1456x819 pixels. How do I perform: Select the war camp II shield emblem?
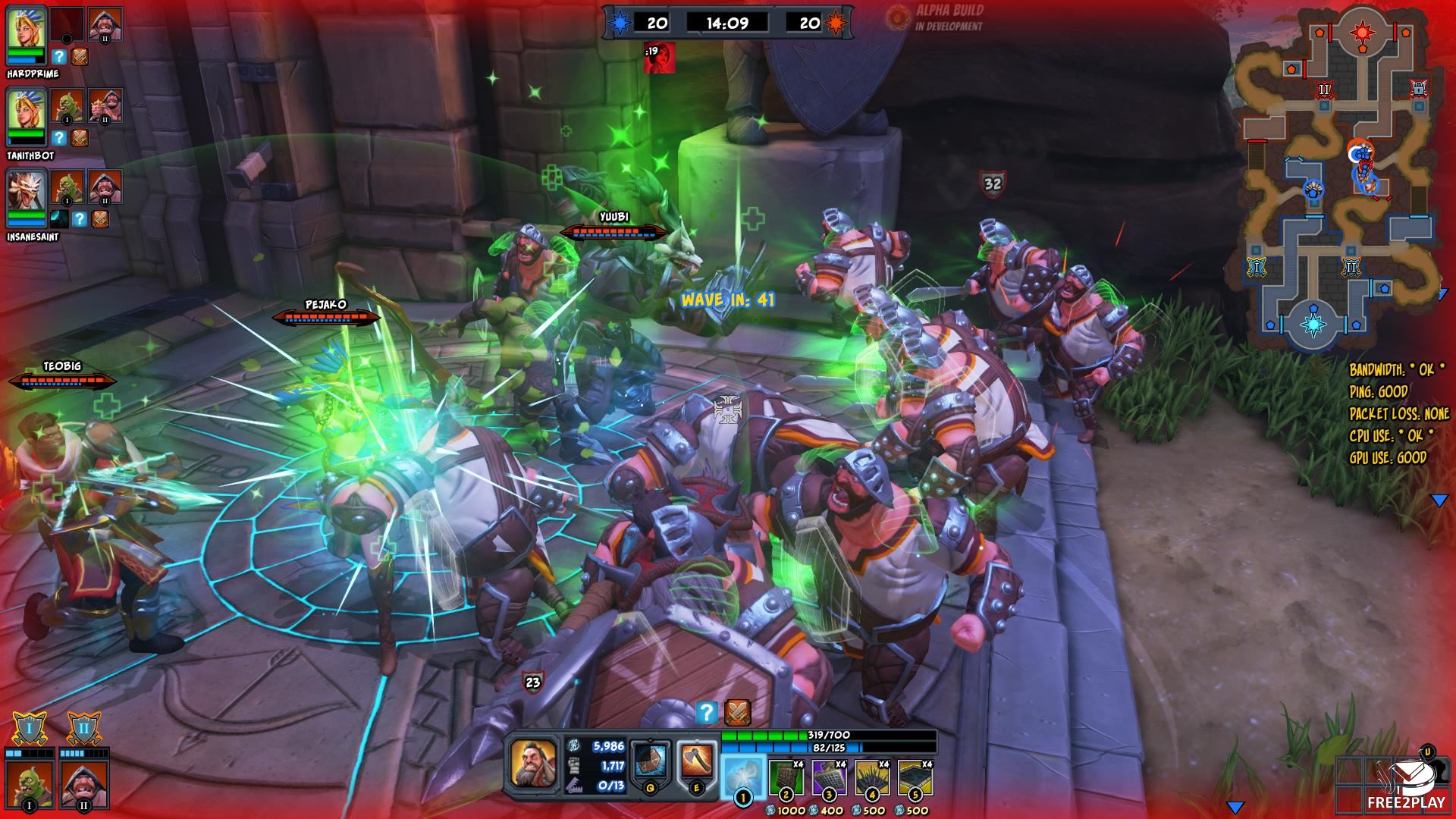click(x=83, y=730)
